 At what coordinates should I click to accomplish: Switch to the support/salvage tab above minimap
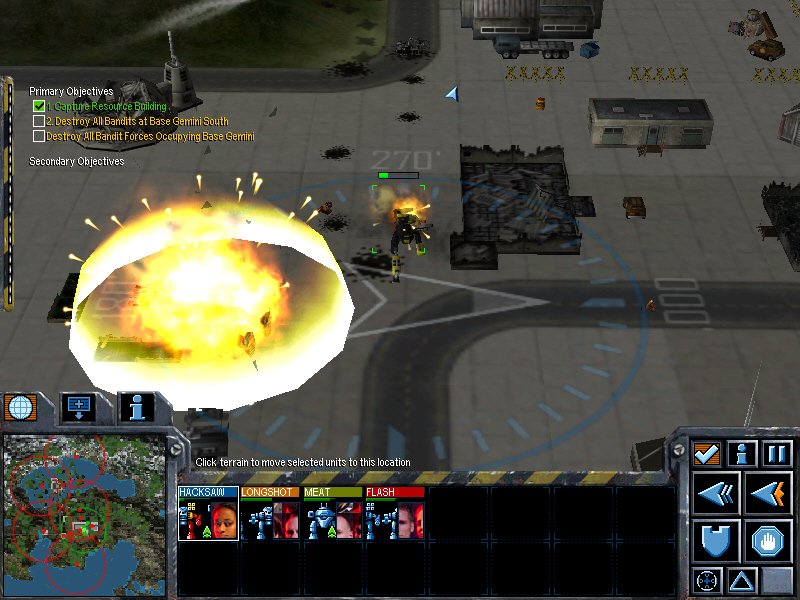[79, 407]
